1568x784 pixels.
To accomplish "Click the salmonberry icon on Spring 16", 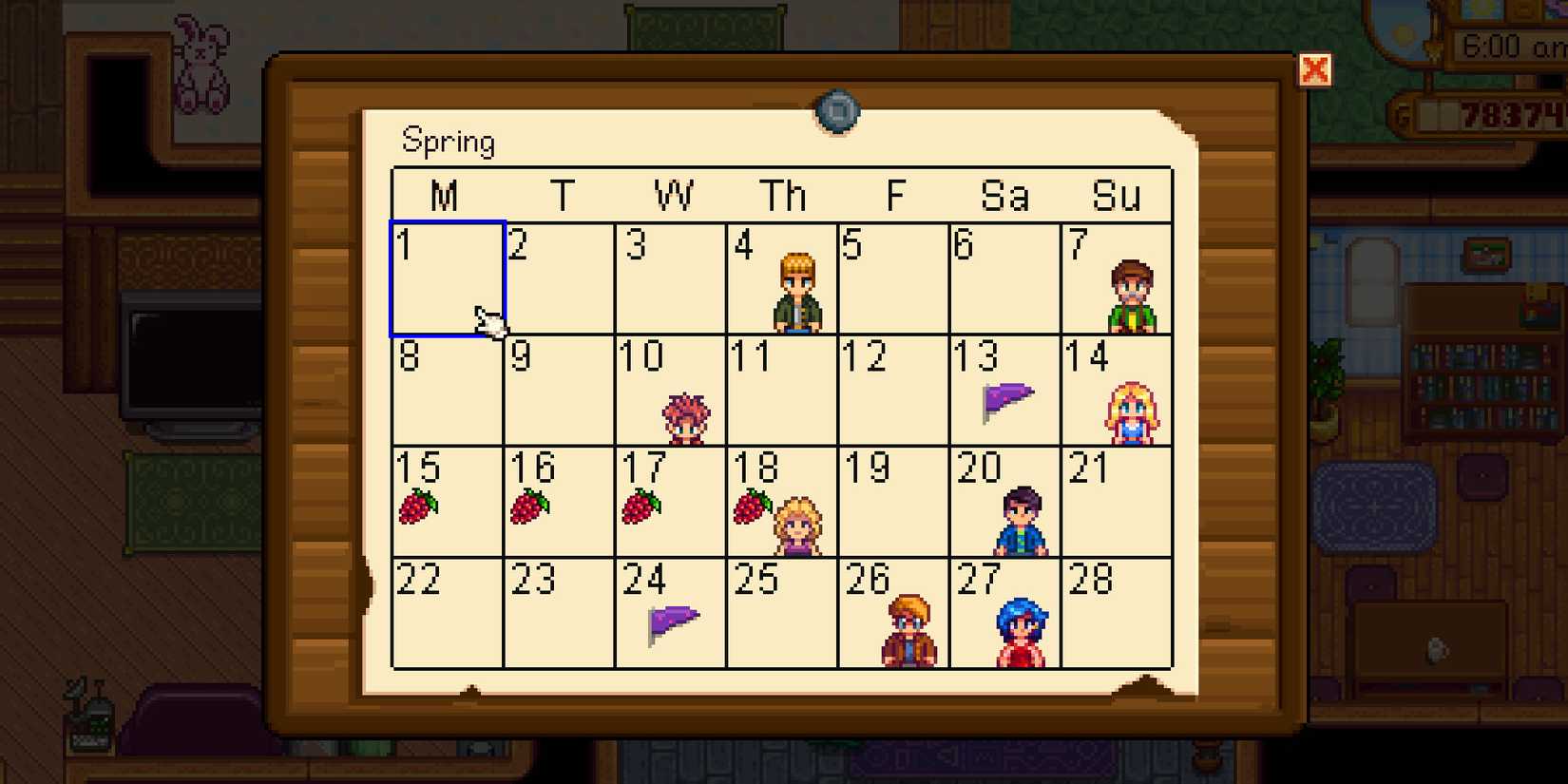I will [x=531, y=507].
